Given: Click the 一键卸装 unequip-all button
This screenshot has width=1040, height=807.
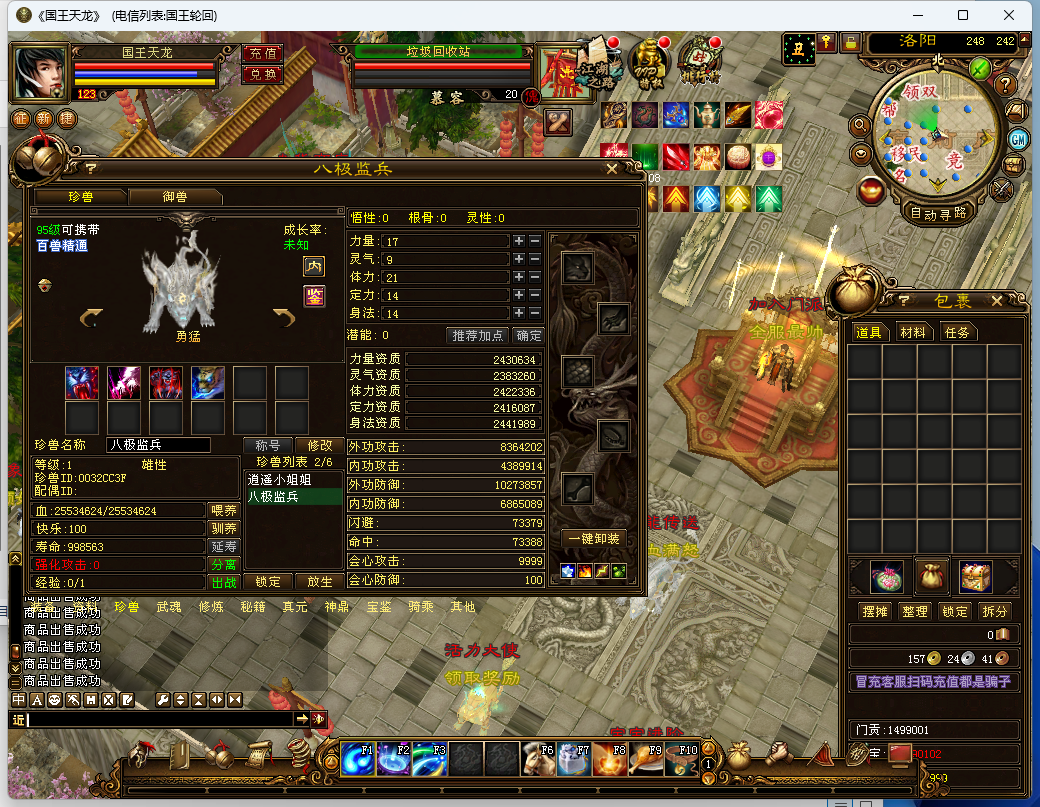Looking at the screenshot, I should (595, 539).
